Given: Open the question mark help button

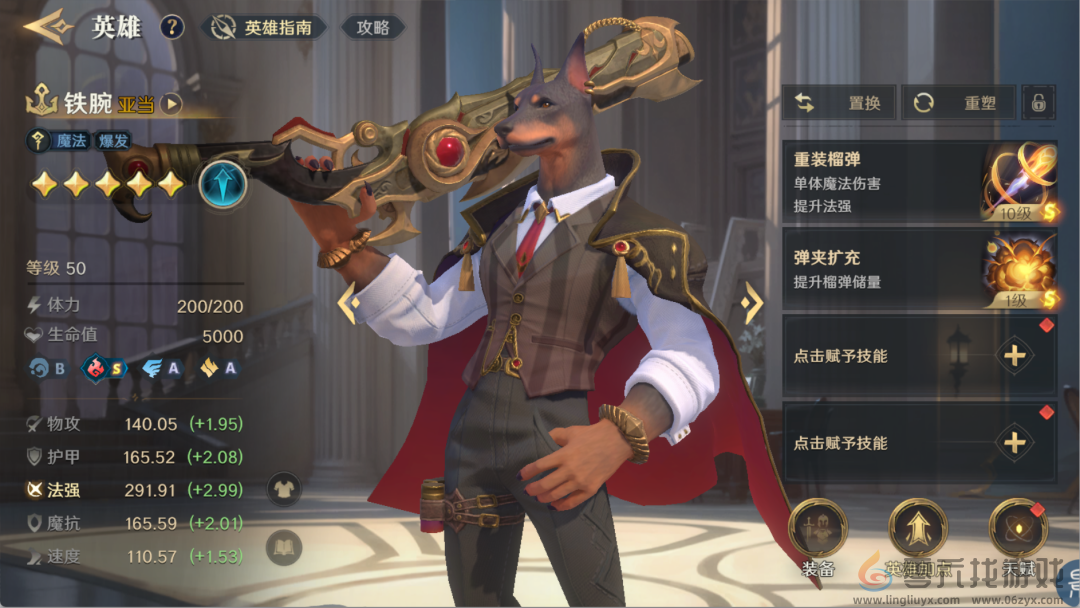Looking at the screenshot, I should click(172, 27).
